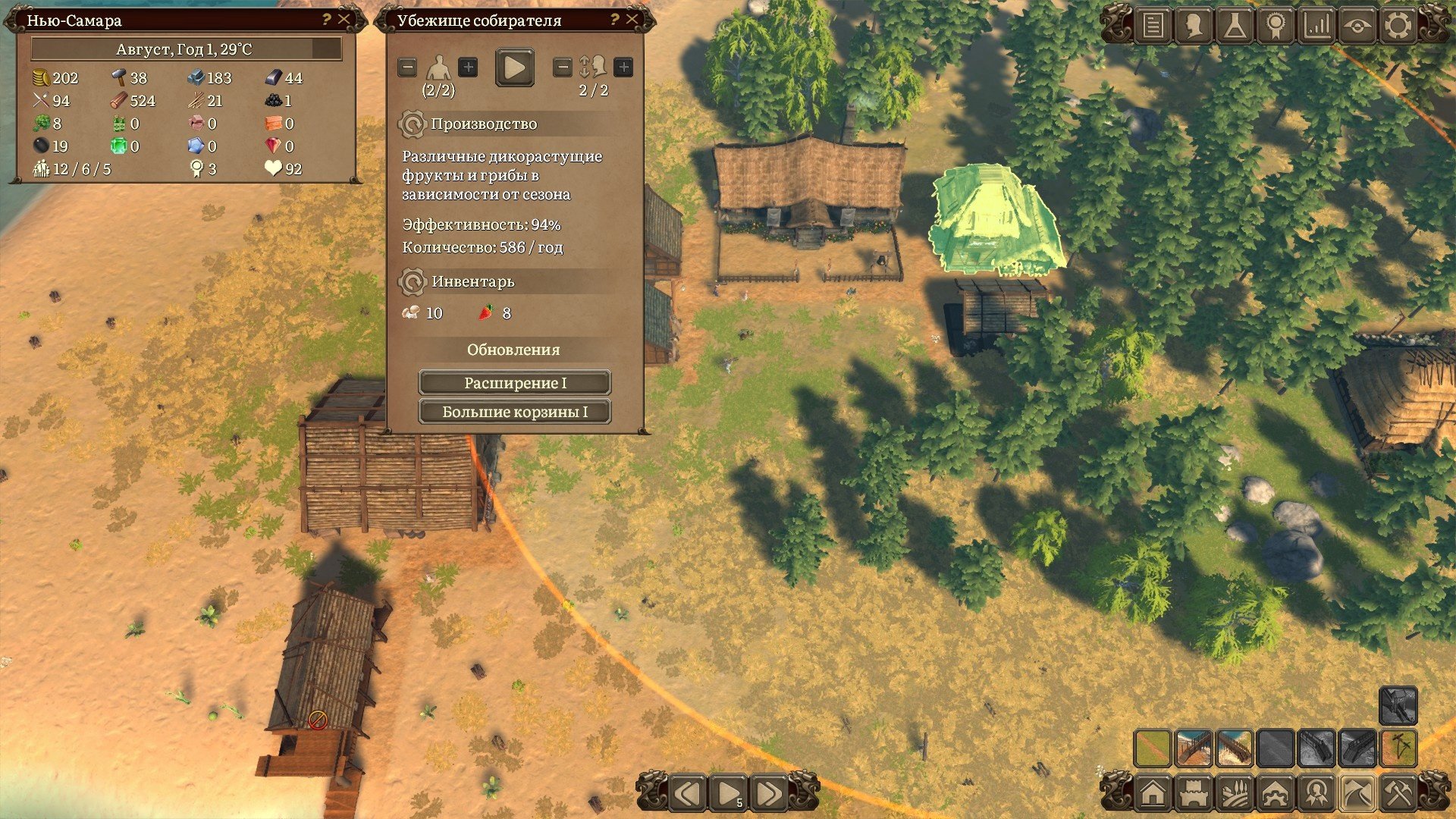
Task: Open help for the Нью-Самара panel
Action: click(x=327, y=20)
